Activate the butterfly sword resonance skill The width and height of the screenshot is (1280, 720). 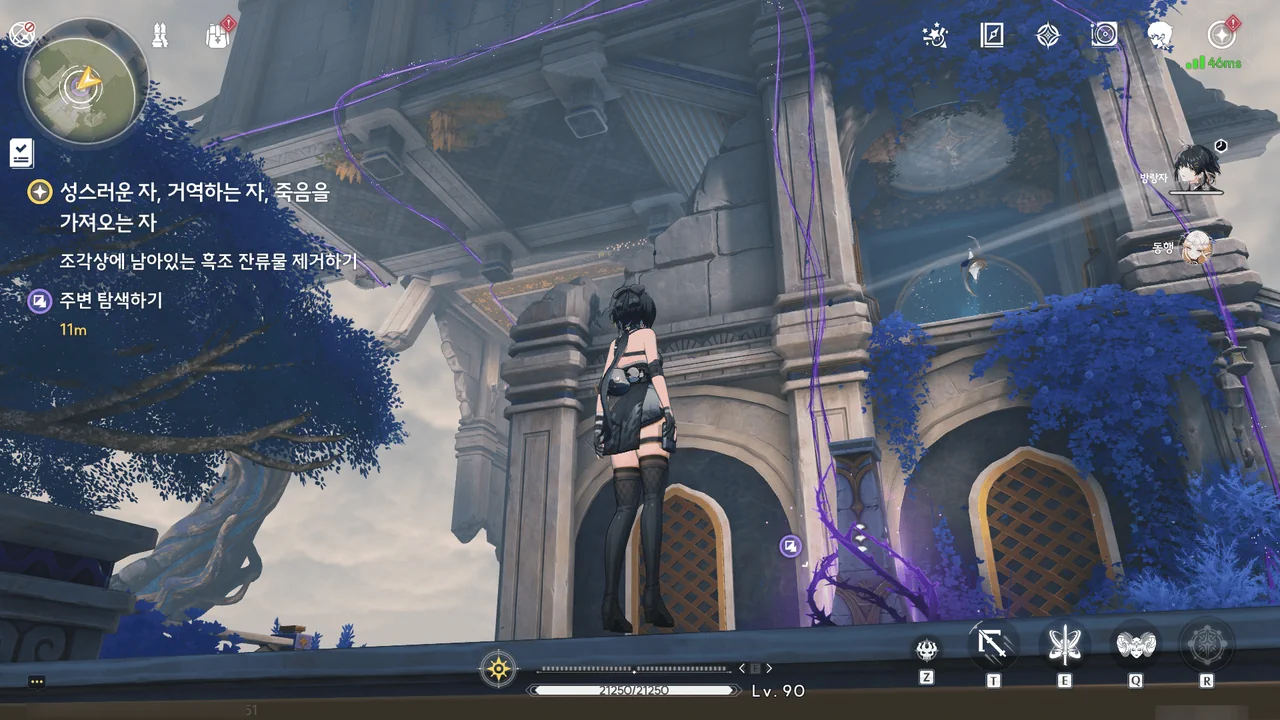pos(1064,645)
